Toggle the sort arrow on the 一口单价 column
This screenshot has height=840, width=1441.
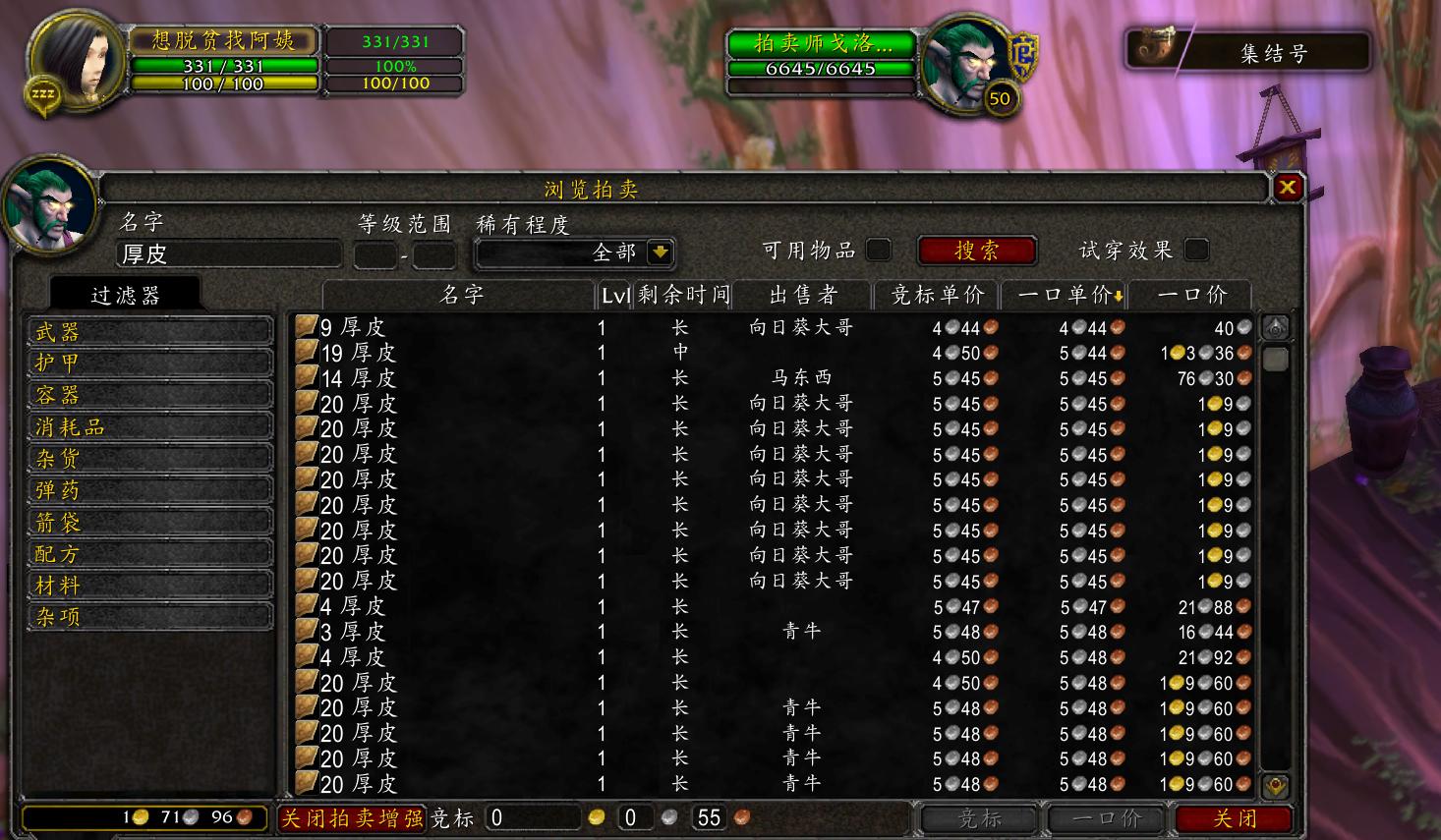(x=1122, y=294)
